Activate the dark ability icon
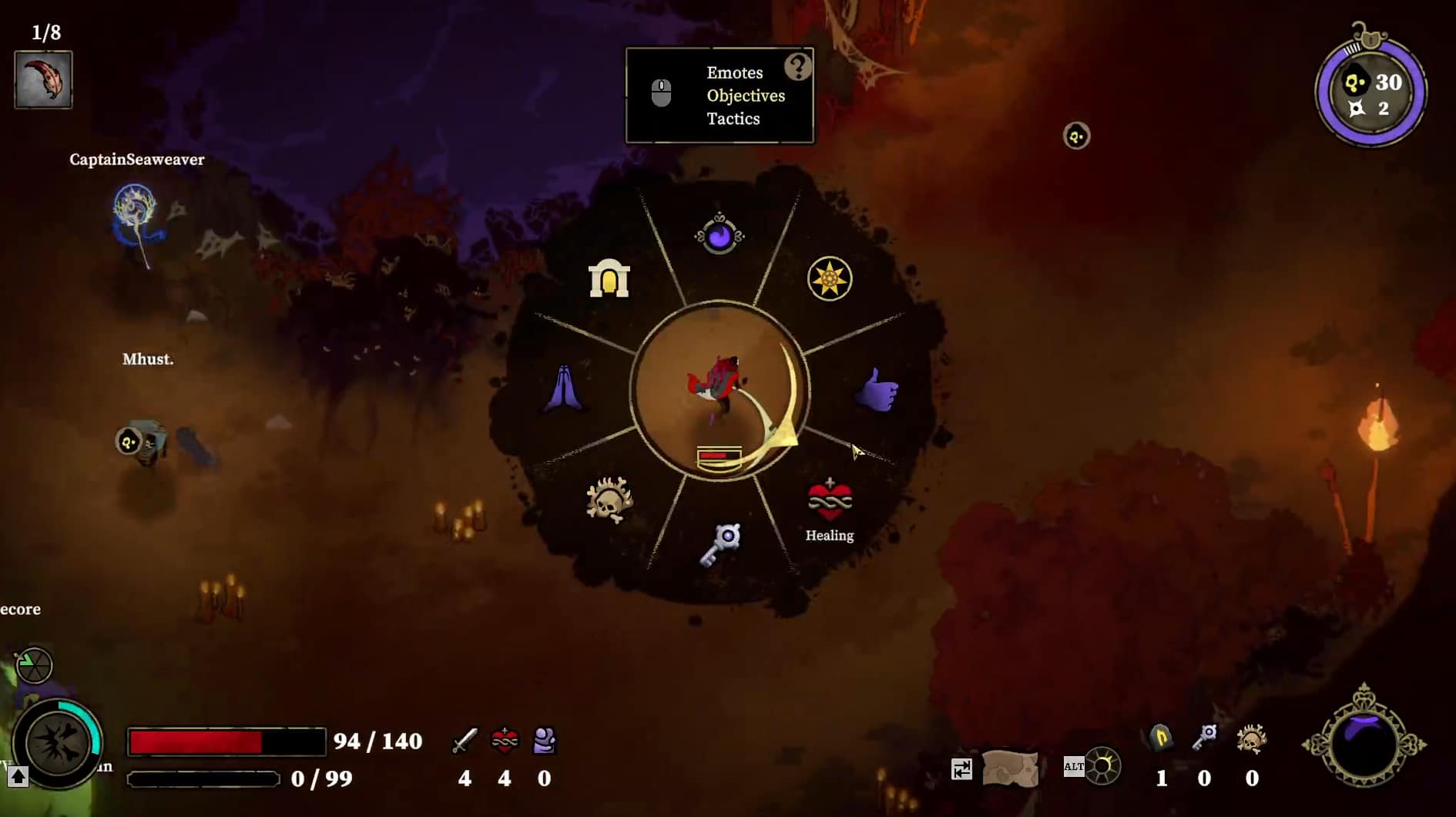The image size is (1456, 817). (x=58, y=744)
